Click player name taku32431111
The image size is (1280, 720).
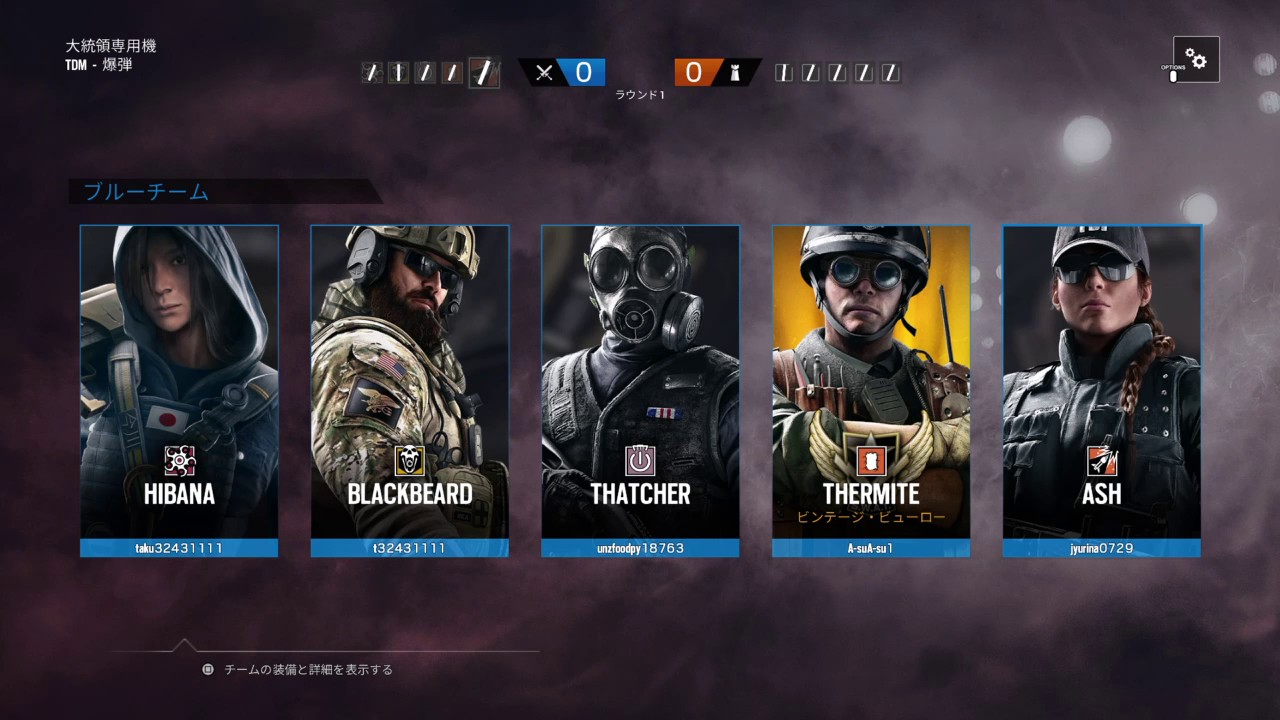(179, 548)
